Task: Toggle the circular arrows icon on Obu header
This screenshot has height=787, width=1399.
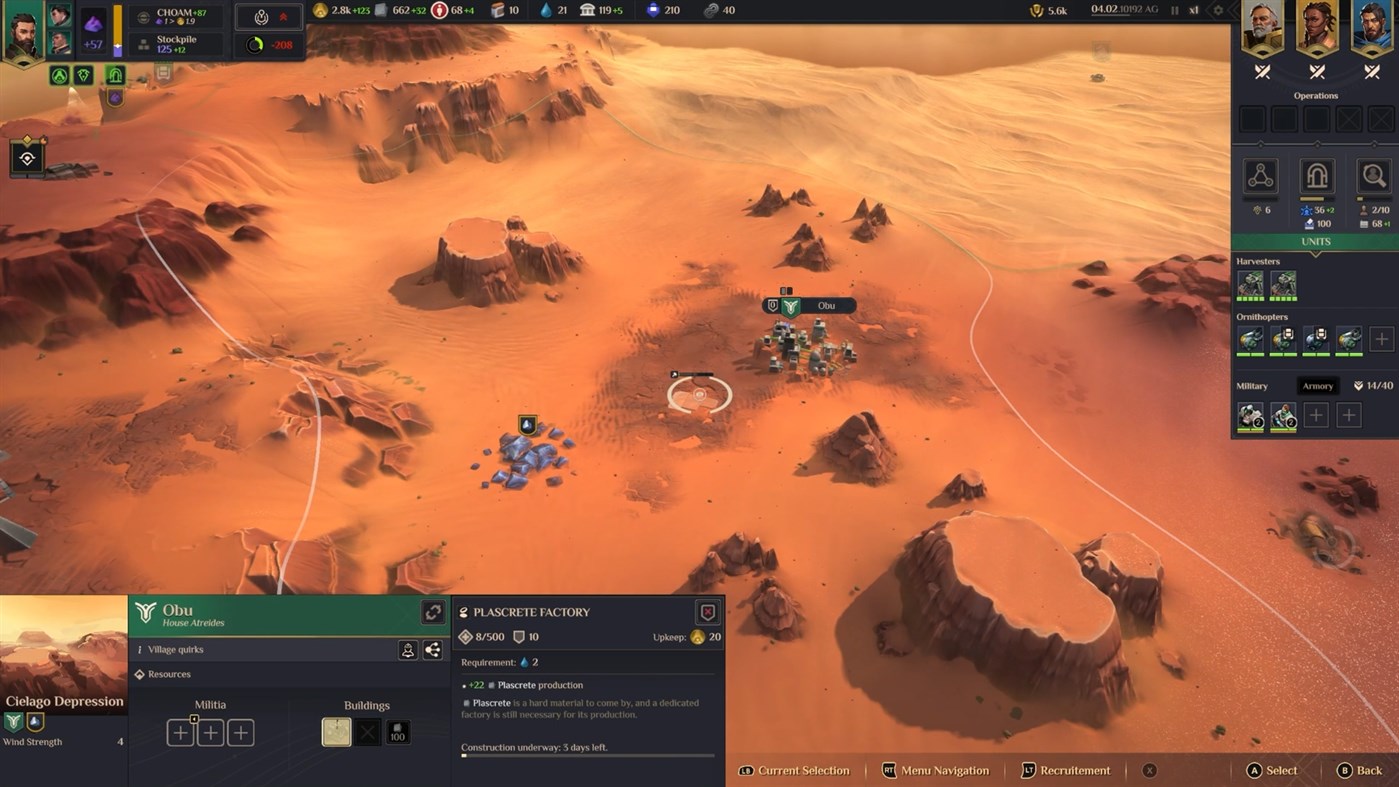Action: pos(434,611)
